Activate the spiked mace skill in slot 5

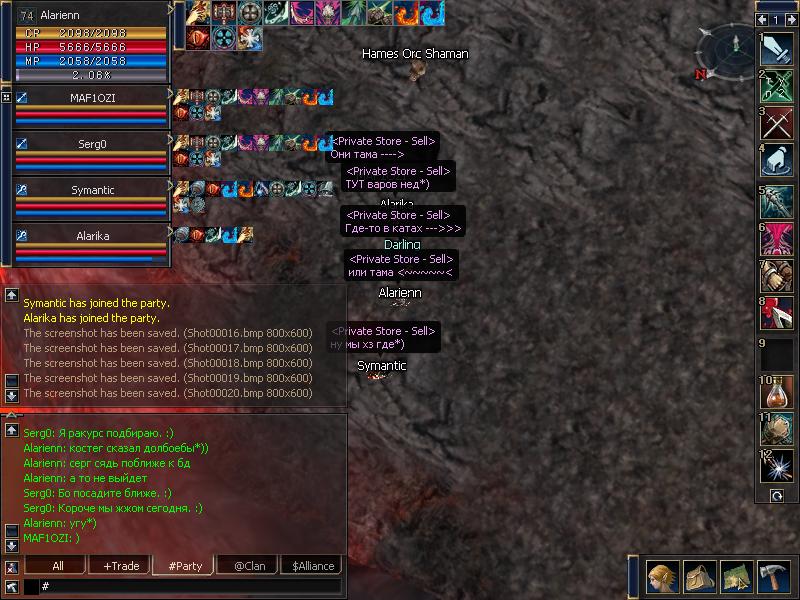click(x=777, y=200)
